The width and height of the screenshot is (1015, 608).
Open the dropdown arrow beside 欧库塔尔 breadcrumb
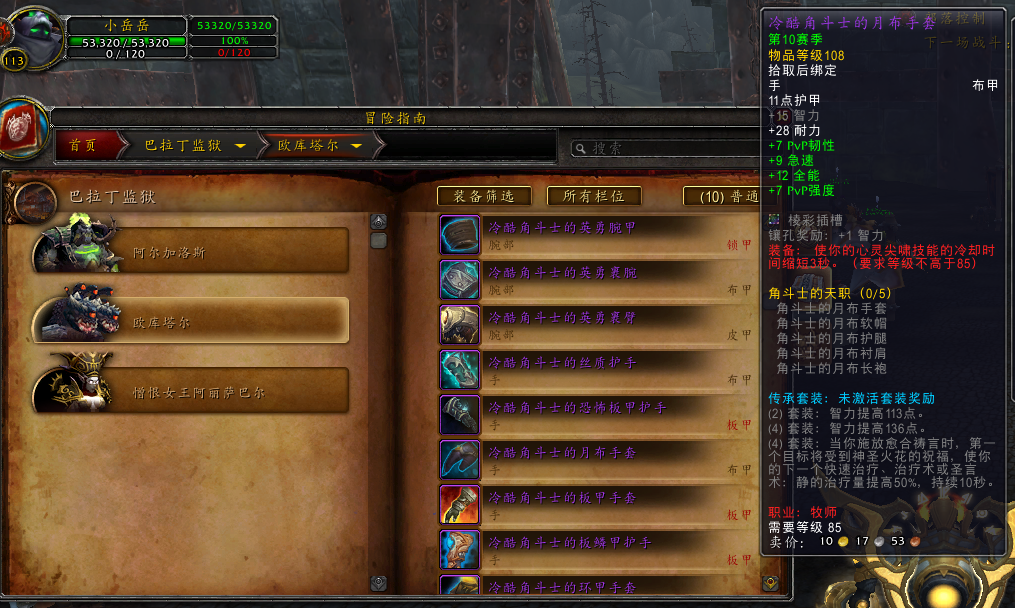point(356,146)
